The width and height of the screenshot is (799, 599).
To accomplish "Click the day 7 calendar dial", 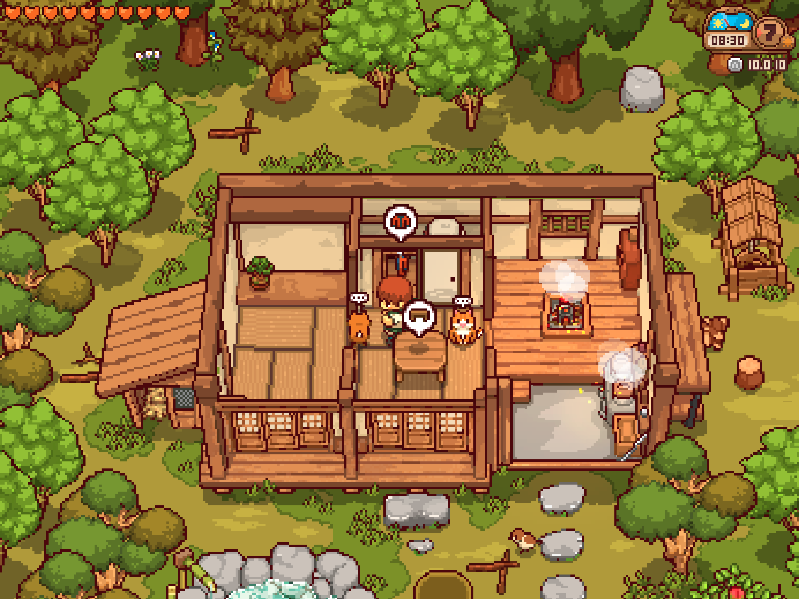I will pyautogui.click(x=771, y=34).
